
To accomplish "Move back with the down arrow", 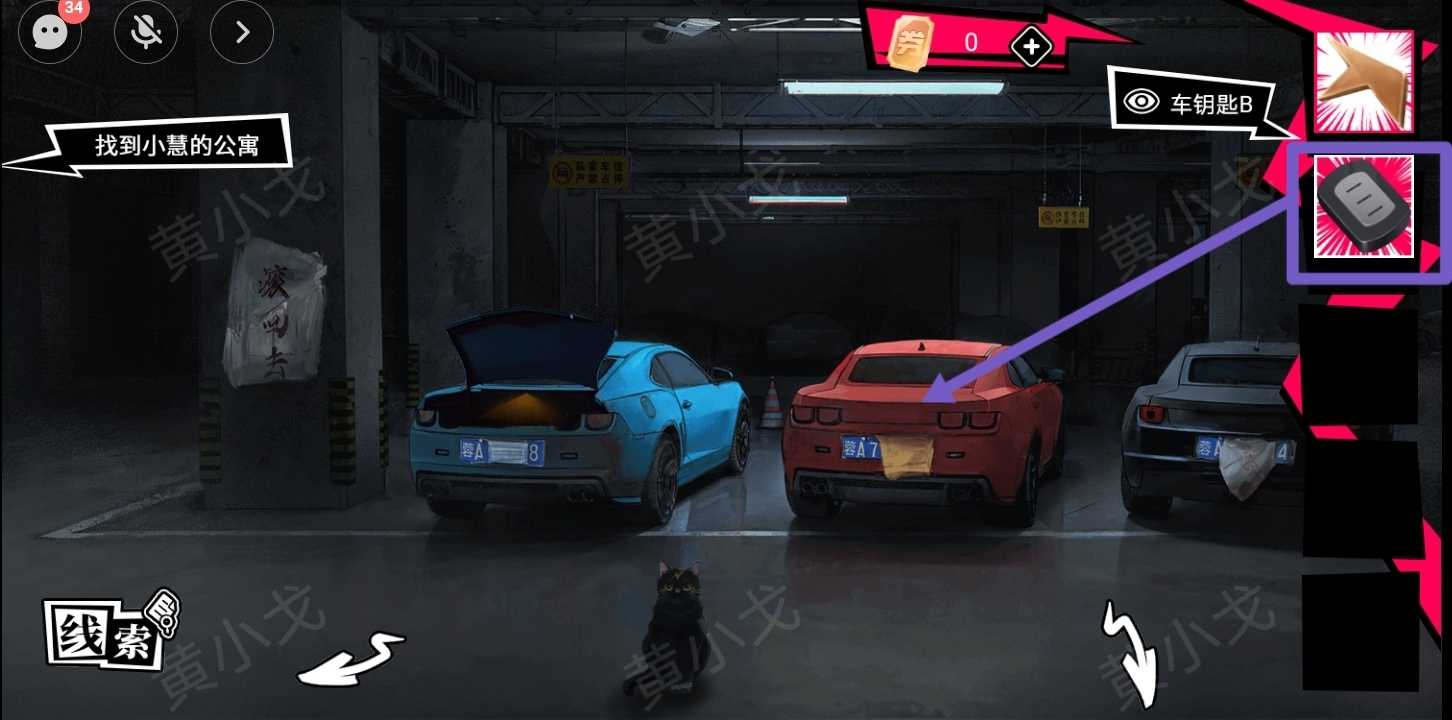I will pyautogui.click(x=1131, y=655).
